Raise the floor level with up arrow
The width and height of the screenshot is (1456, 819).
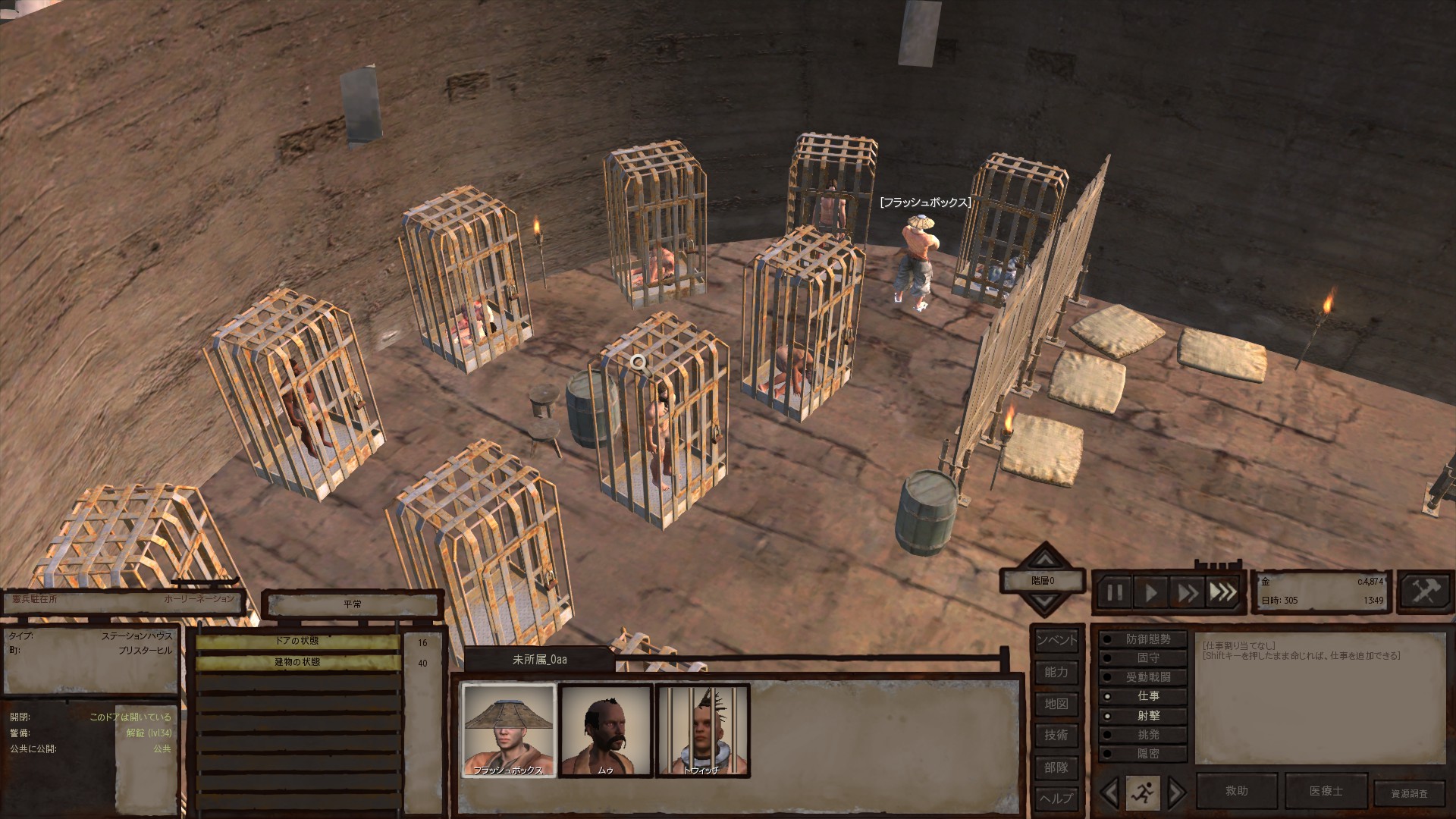point(1045,560)
